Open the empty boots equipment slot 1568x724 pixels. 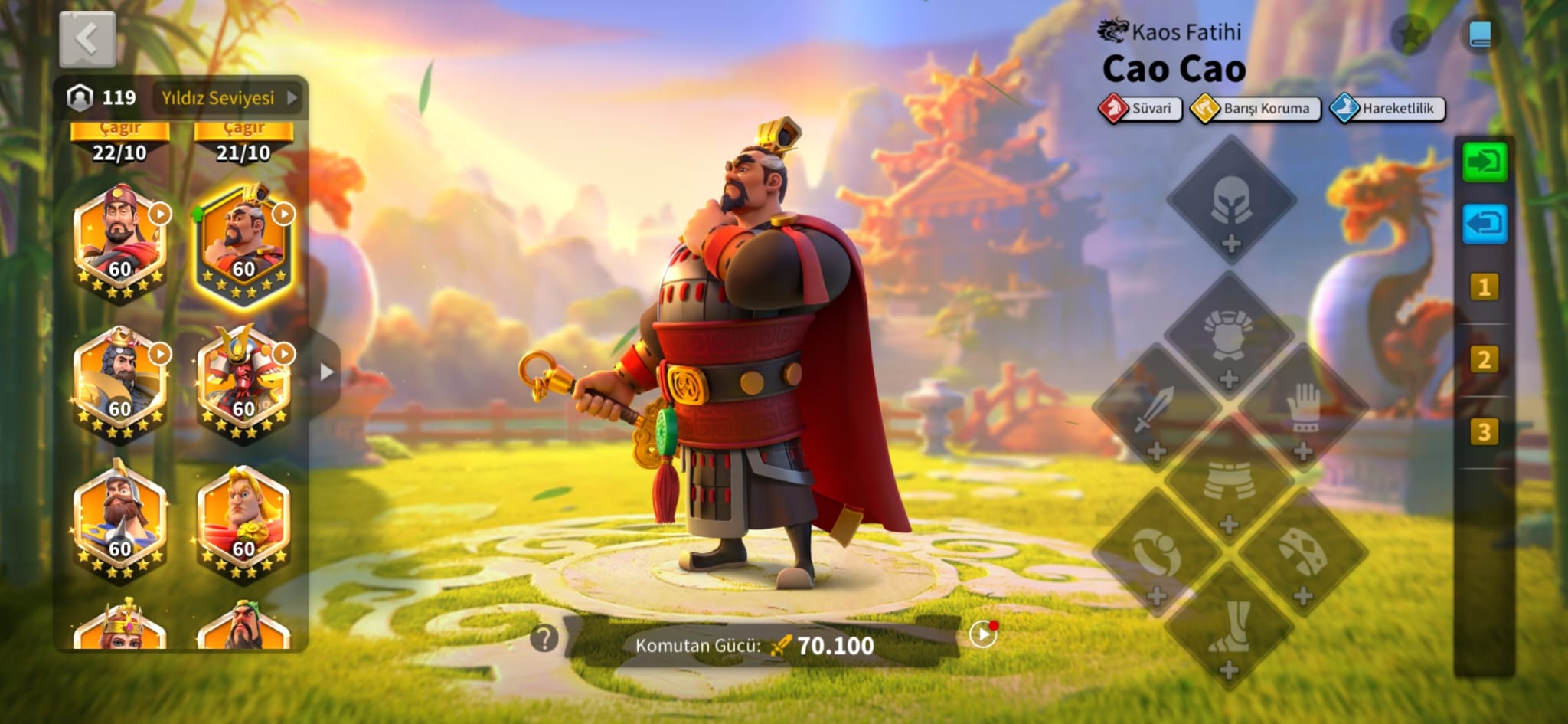click(1229, 628)
